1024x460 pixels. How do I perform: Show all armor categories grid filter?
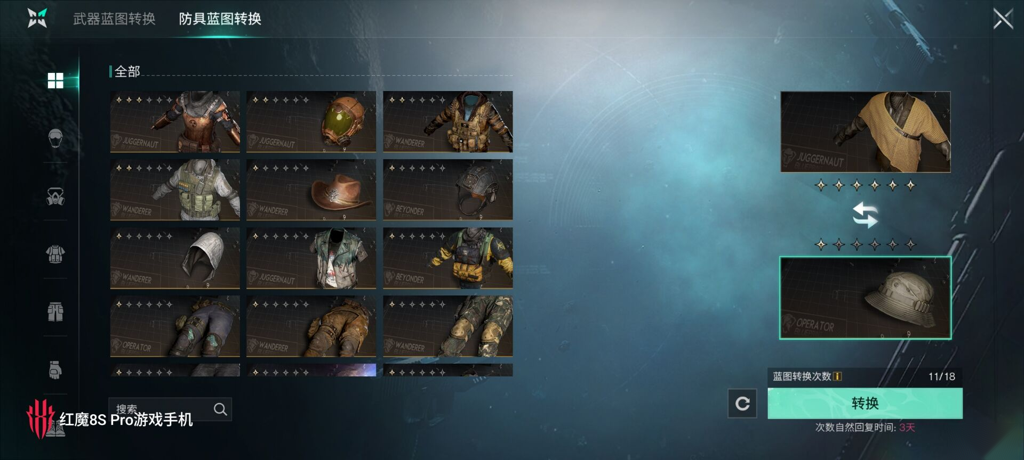pos(56,81)
